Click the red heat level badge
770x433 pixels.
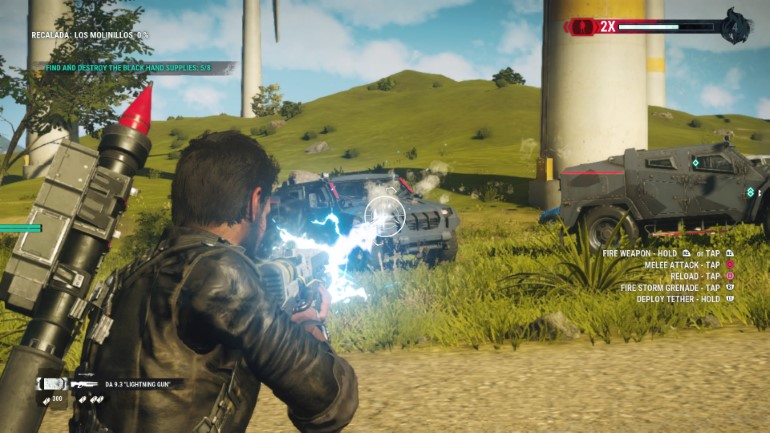click(606, 27)
